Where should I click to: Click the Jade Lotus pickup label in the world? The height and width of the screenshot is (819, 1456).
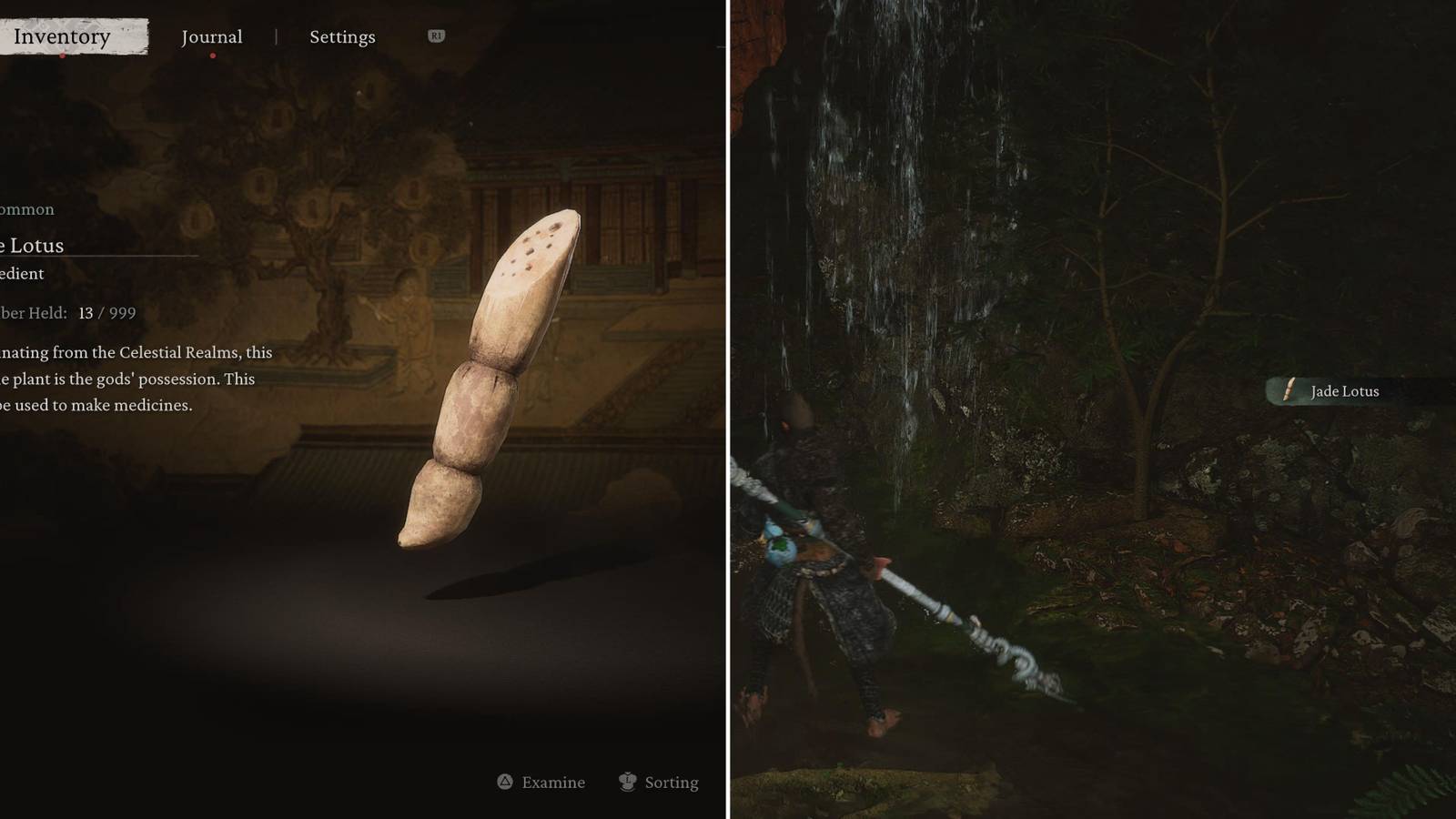pos(1345,391)
